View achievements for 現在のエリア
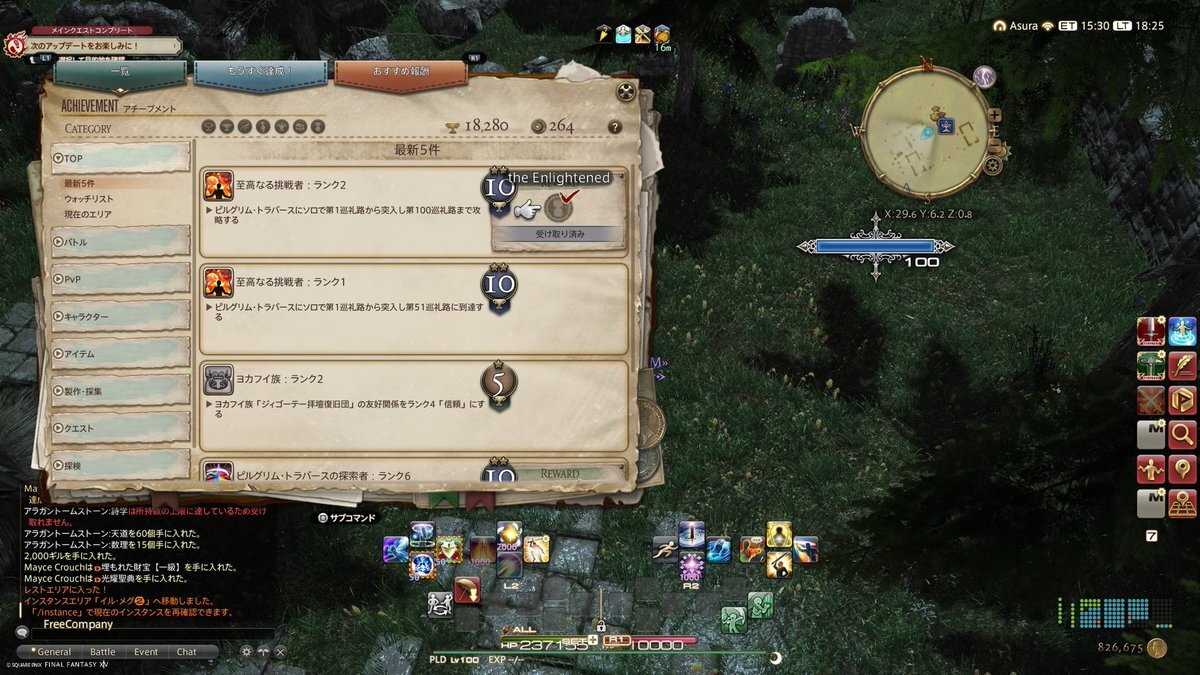The height and width of the screenshot is (675, 1200). pos(88,214)
